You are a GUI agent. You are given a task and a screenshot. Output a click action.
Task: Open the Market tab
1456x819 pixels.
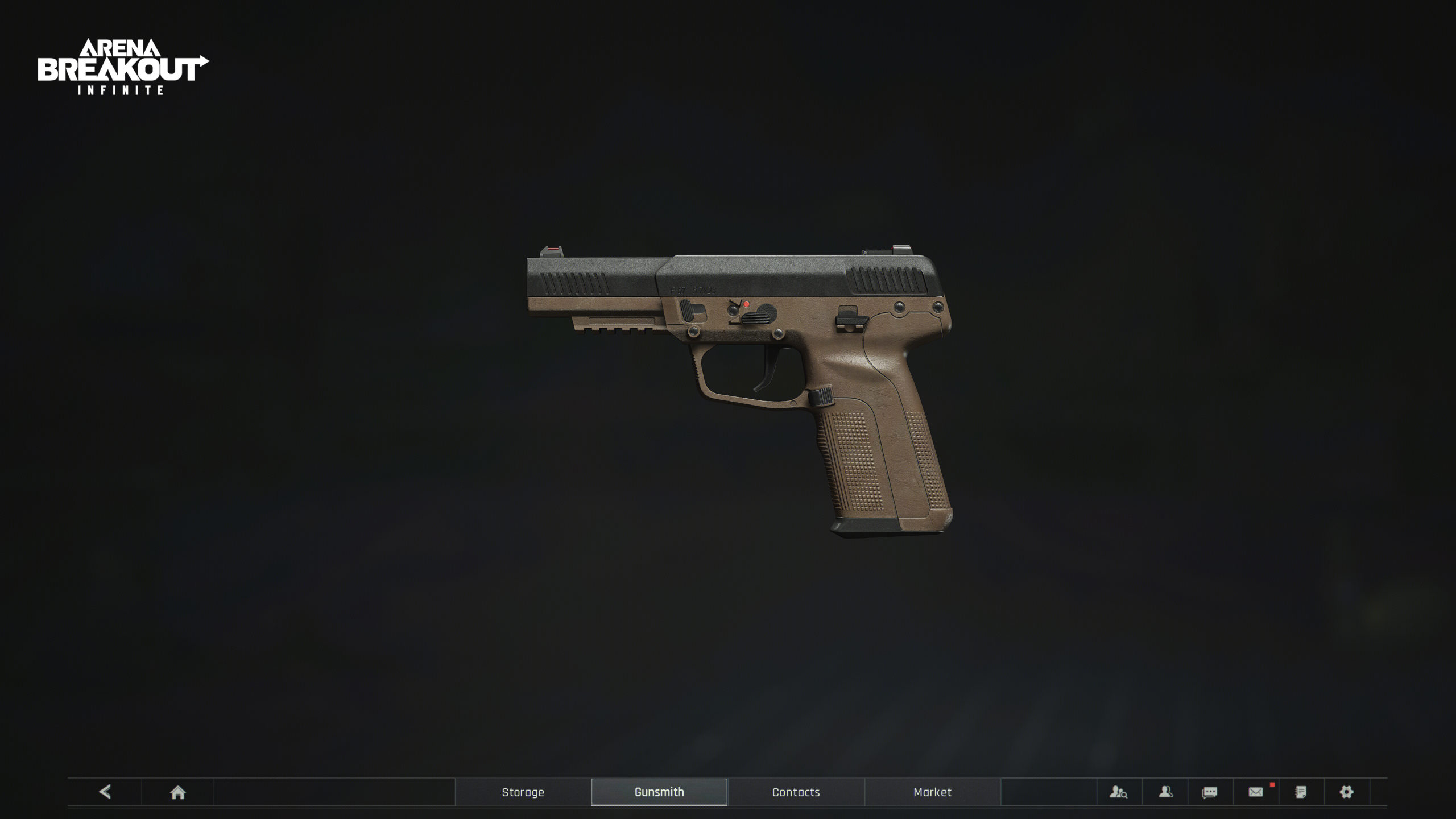932,792
